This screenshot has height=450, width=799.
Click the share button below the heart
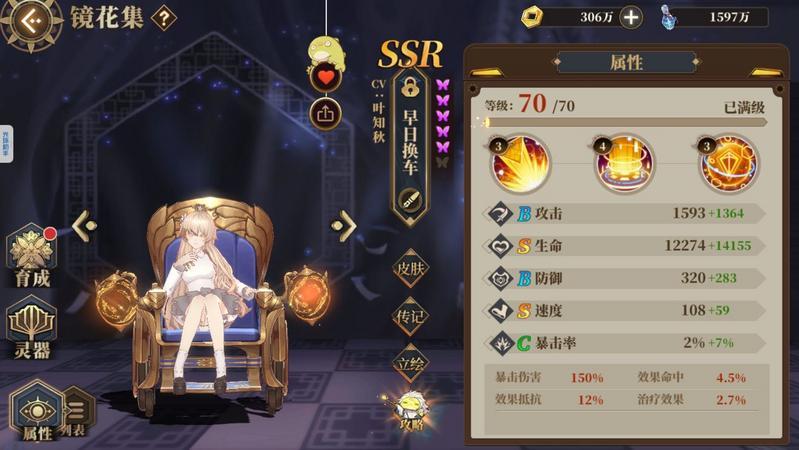326,113
